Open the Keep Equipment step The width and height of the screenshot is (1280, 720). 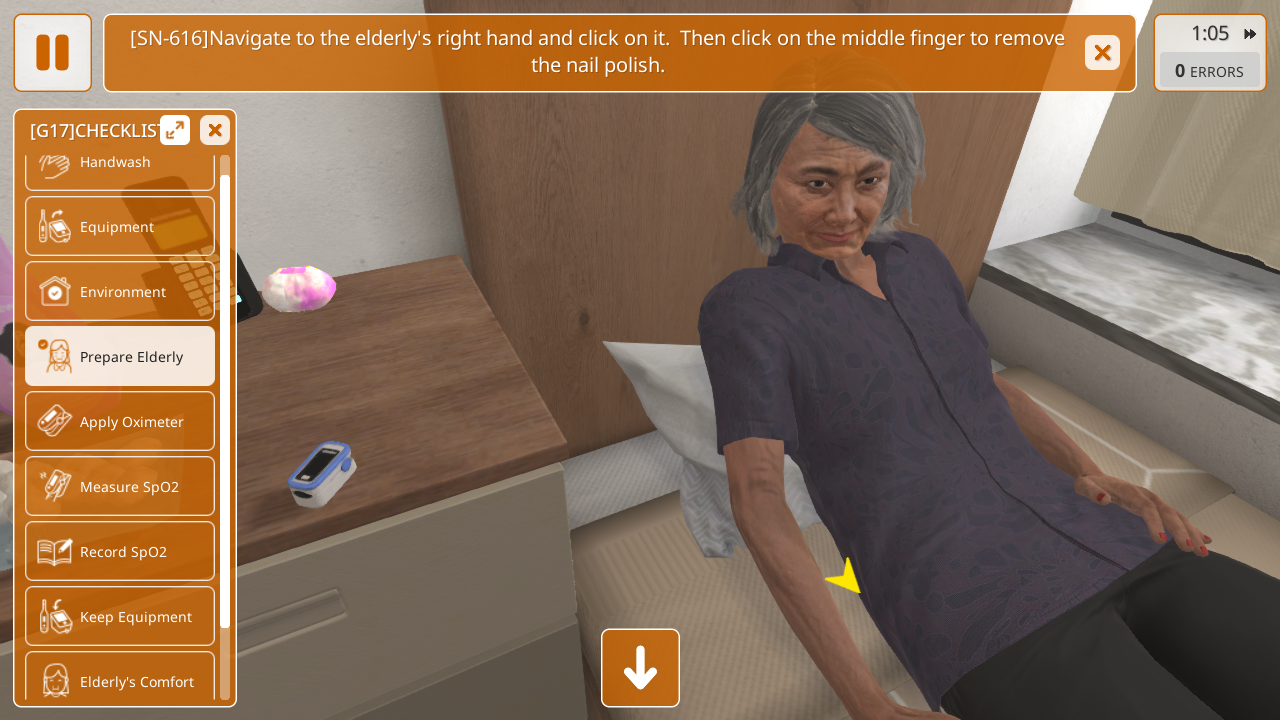[120, 617]
